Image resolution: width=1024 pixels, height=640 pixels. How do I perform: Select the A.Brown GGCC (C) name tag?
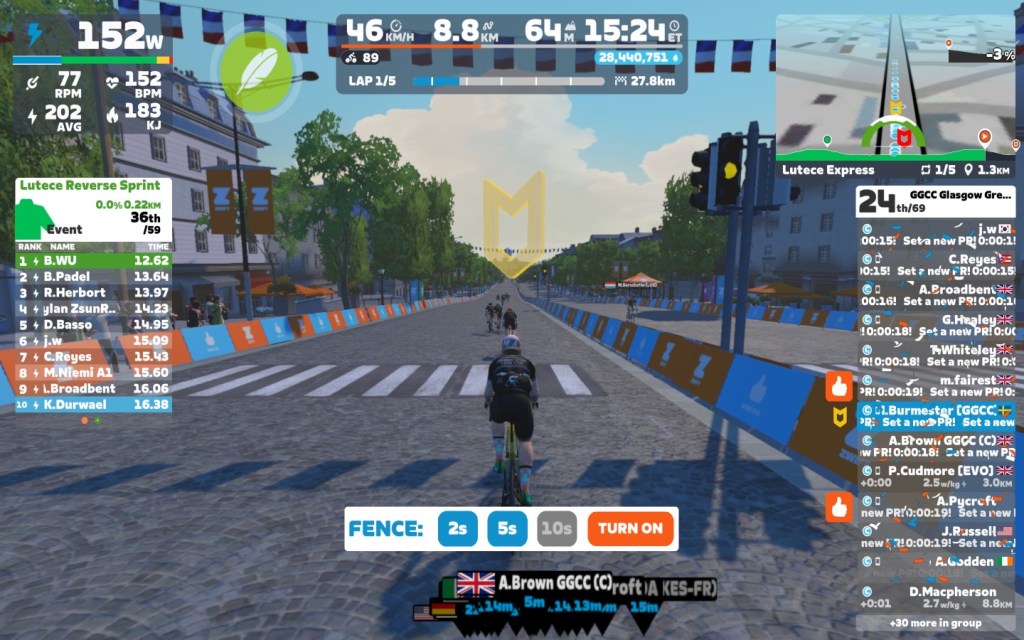[535, 583]
